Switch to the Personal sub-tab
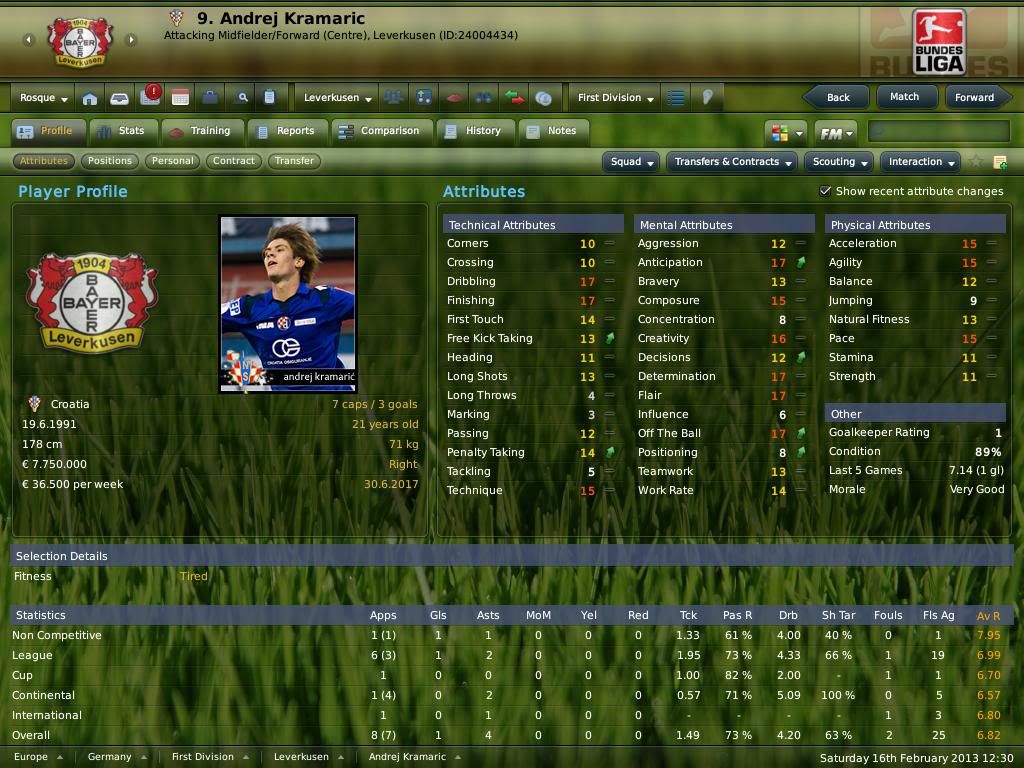The height and width of the screenshot is (768, 1024). click(173, 161)
